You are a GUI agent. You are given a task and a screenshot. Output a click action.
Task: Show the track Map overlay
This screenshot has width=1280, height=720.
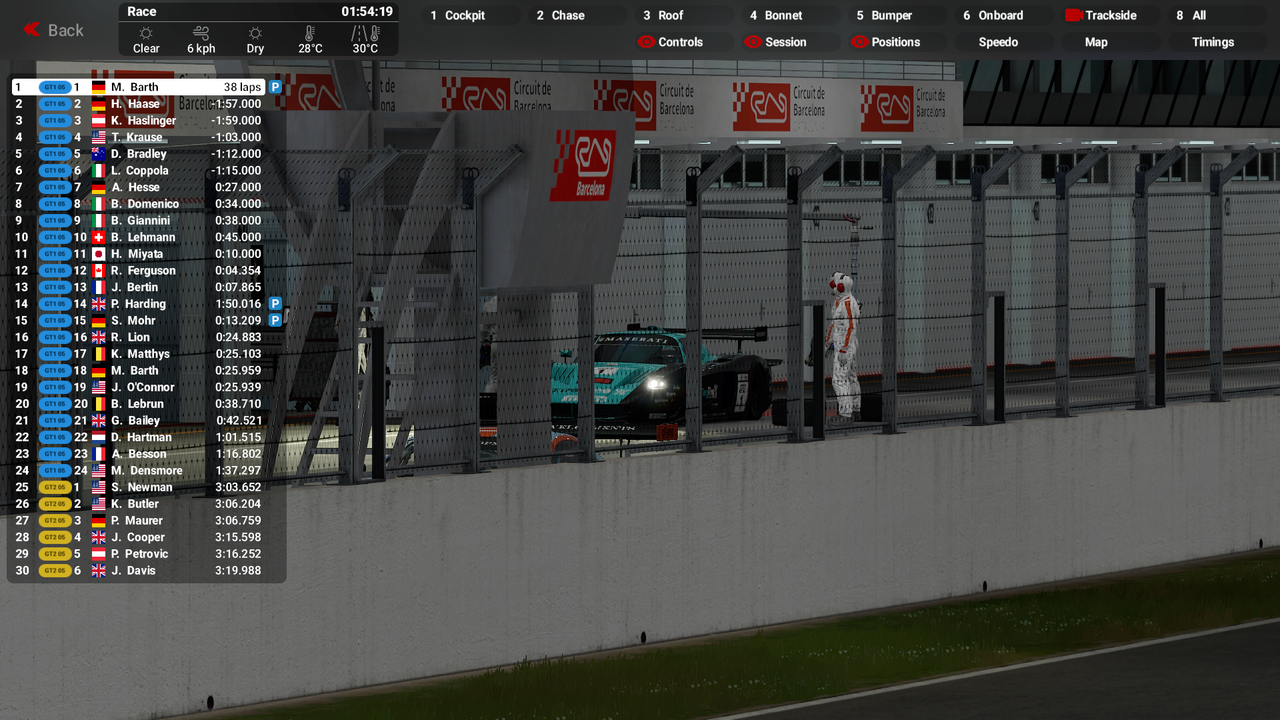(1096, 42)
